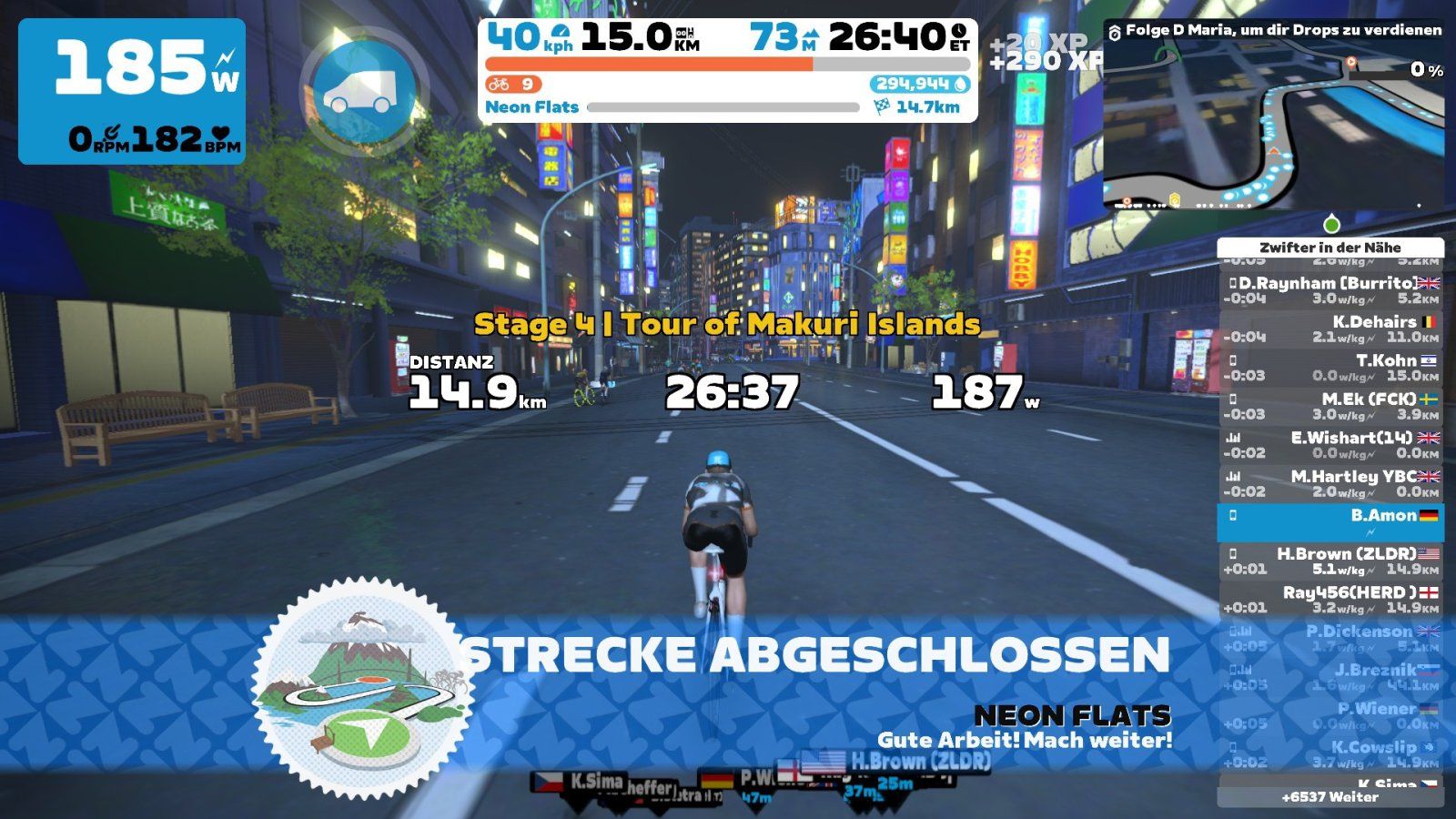Viewport: 1456px width, 819px height.
Task: Click the Zwifter in der Nähe header
Action: pos(1330,248)
